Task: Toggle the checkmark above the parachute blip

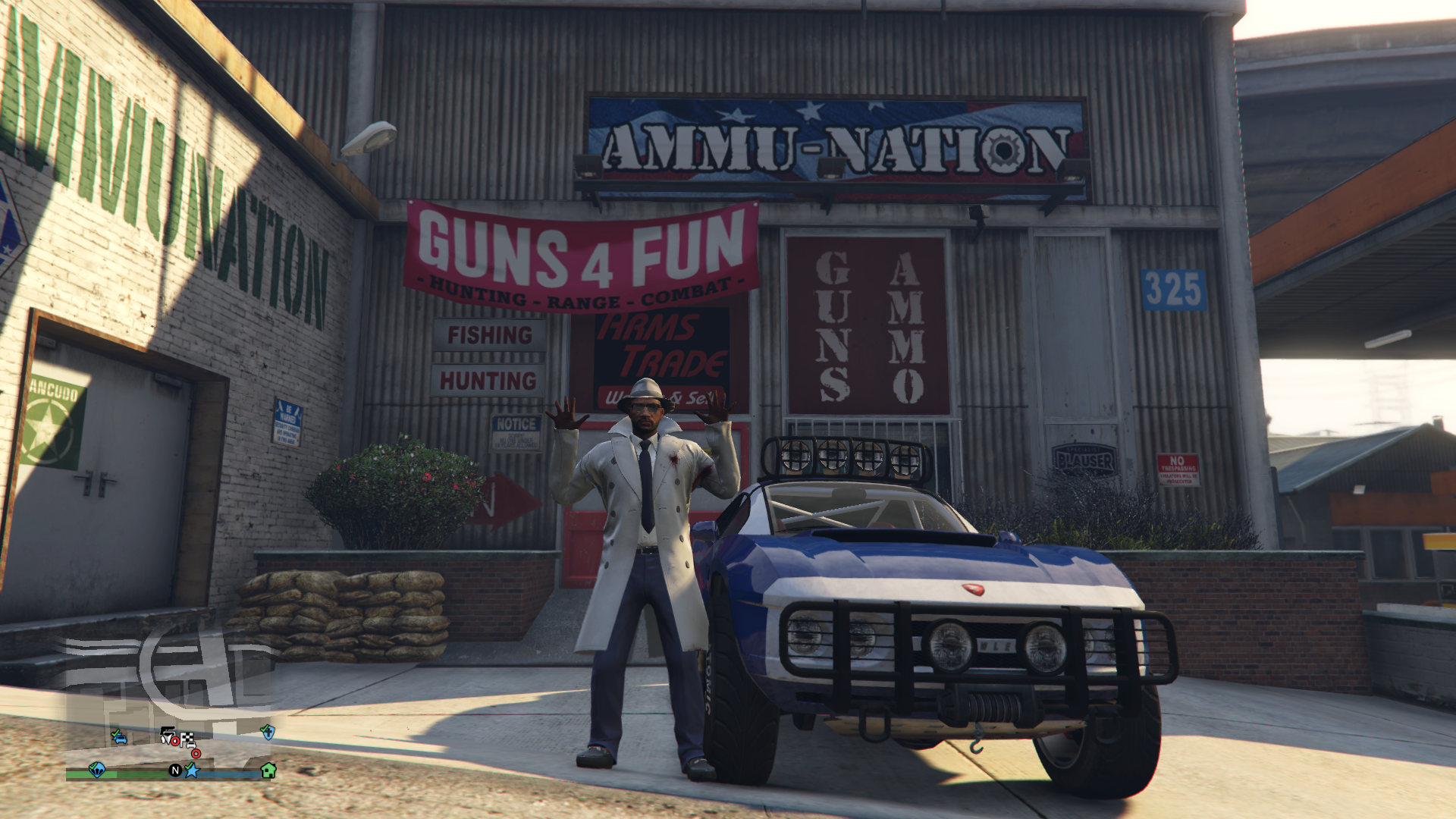Action: pyautogui.click(x=93, y=766)
